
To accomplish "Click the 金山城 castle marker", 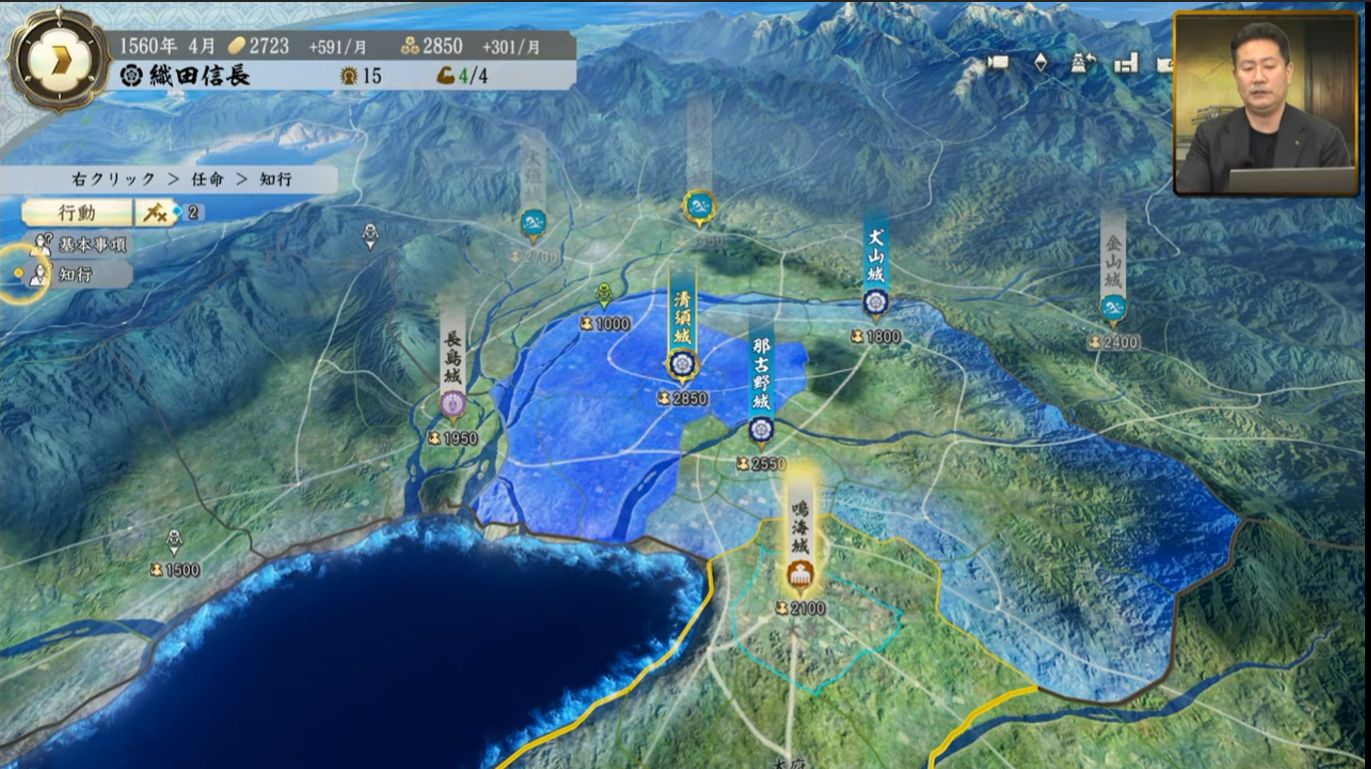I will point(1113,306).
